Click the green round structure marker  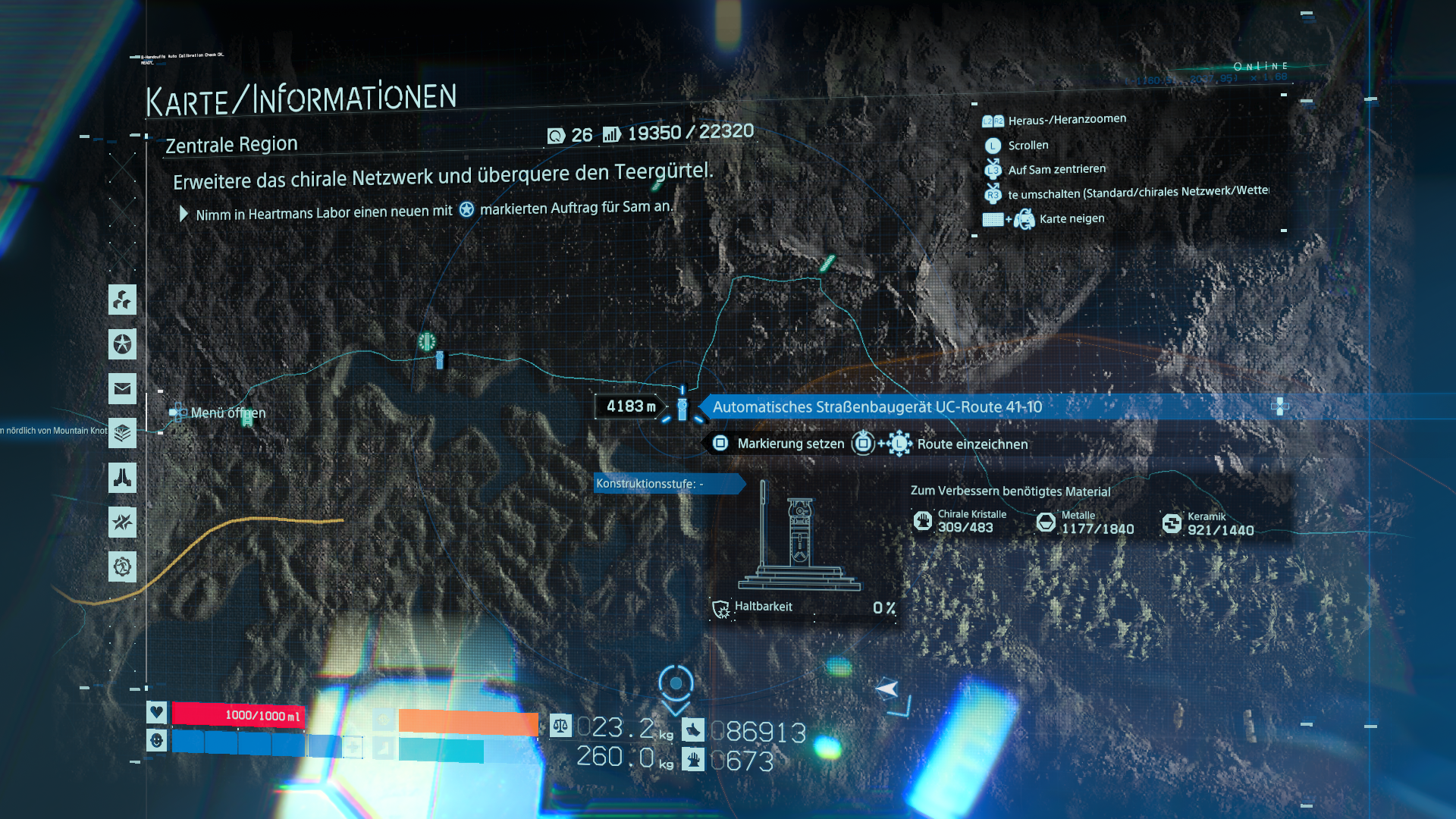[427, 342]
